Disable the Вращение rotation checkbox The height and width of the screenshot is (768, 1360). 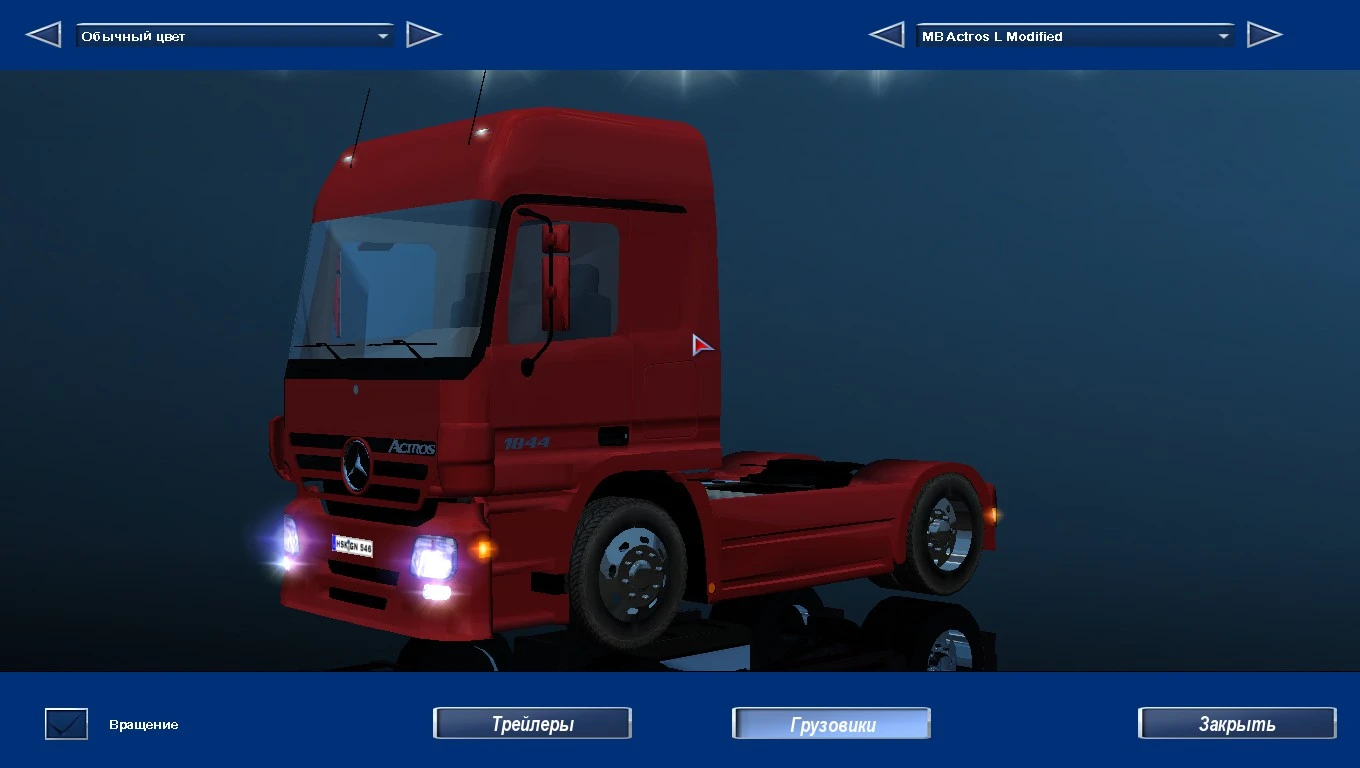65,722
